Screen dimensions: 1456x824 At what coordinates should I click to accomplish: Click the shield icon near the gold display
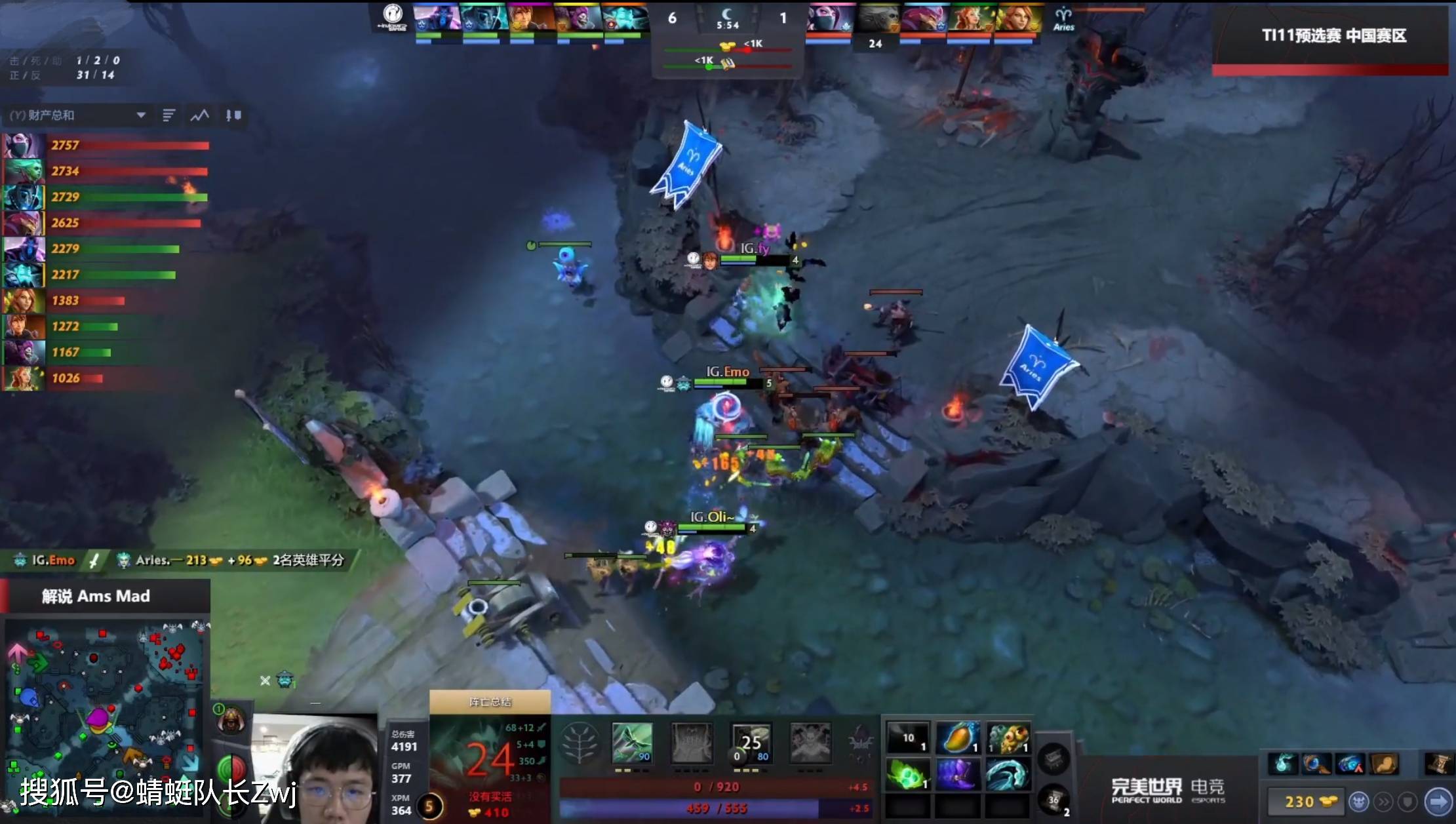1408,800
